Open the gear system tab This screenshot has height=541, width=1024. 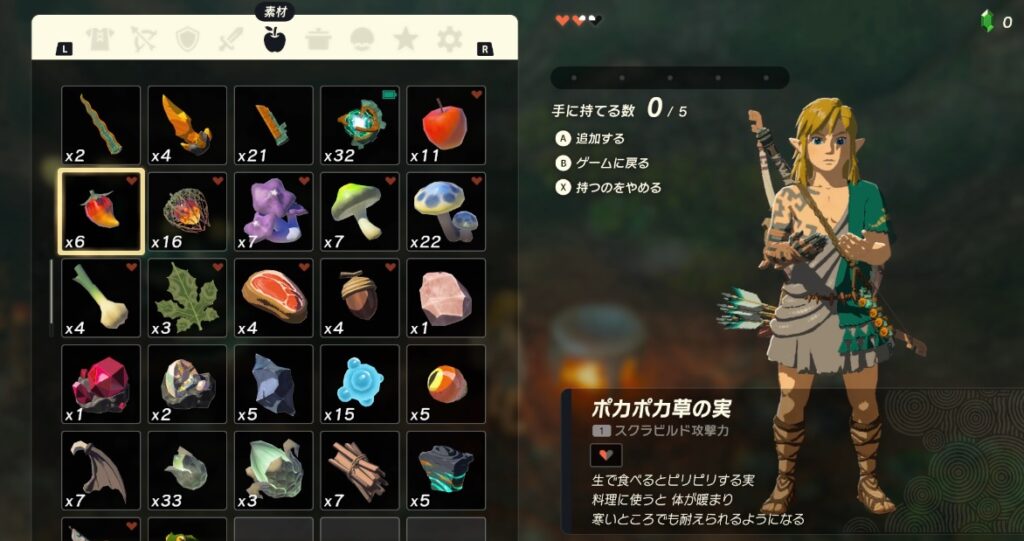coord(450,40)
